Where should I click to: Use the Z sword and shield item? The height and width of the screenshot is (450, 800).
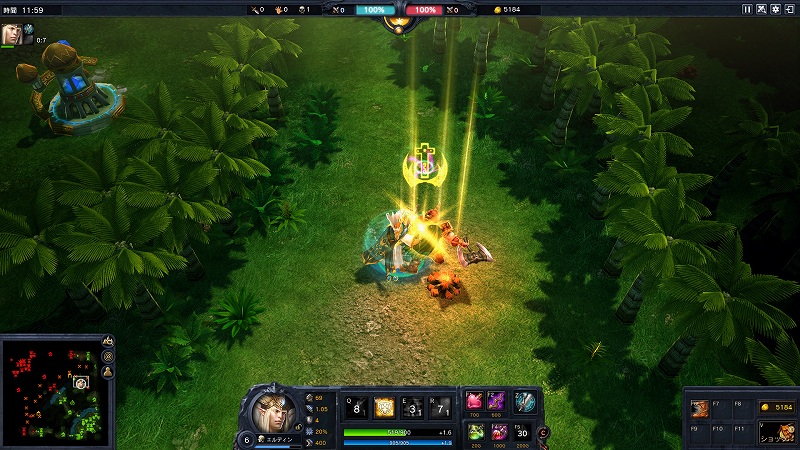(x=524, y=402)
